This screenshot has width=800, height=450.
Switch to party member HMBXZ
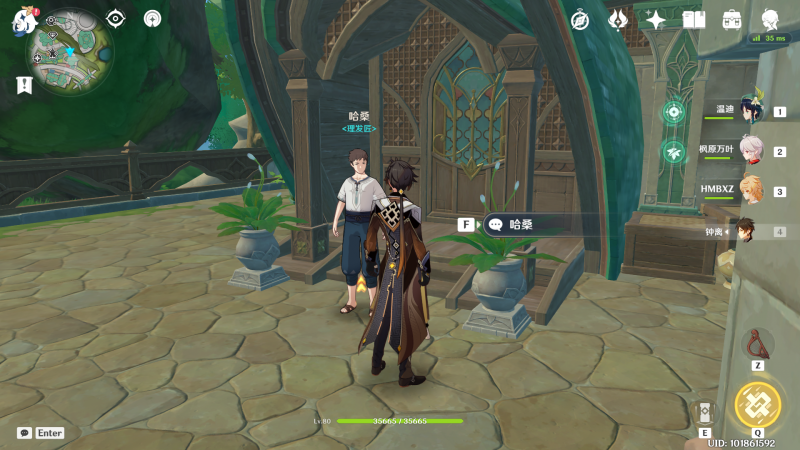point(750,191)
